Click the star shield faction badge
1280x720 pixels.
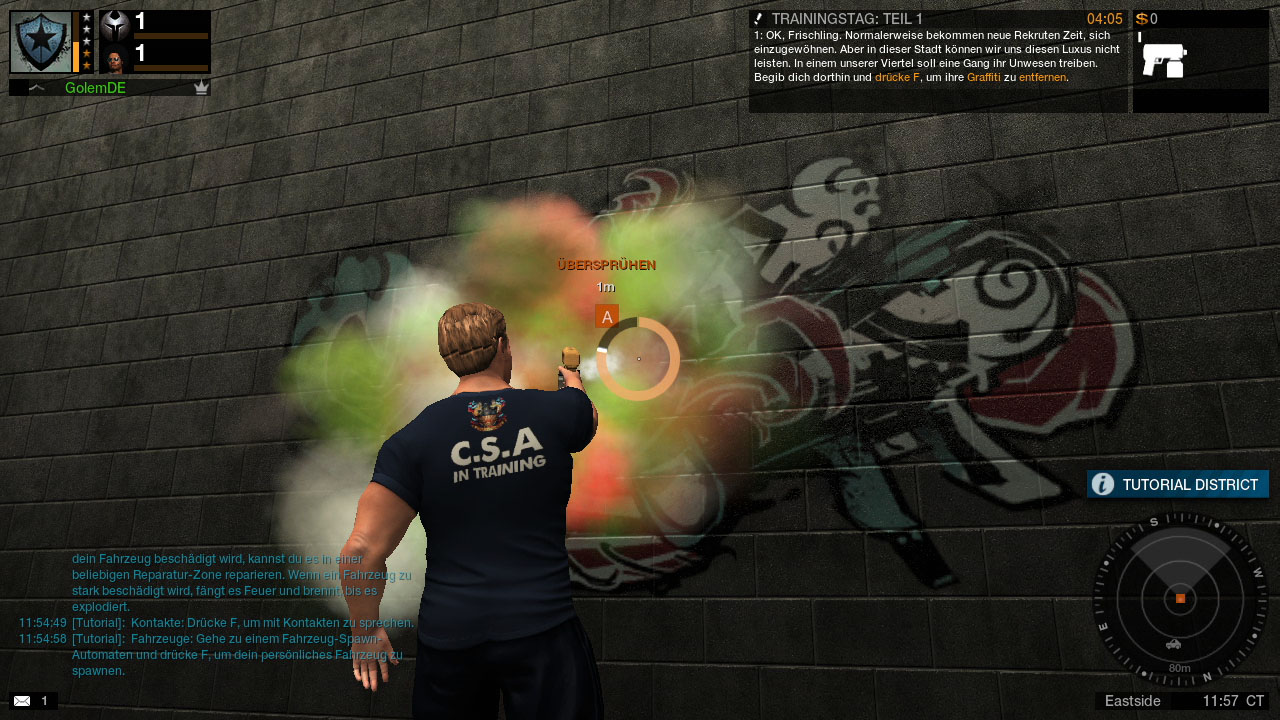[41, 42]
